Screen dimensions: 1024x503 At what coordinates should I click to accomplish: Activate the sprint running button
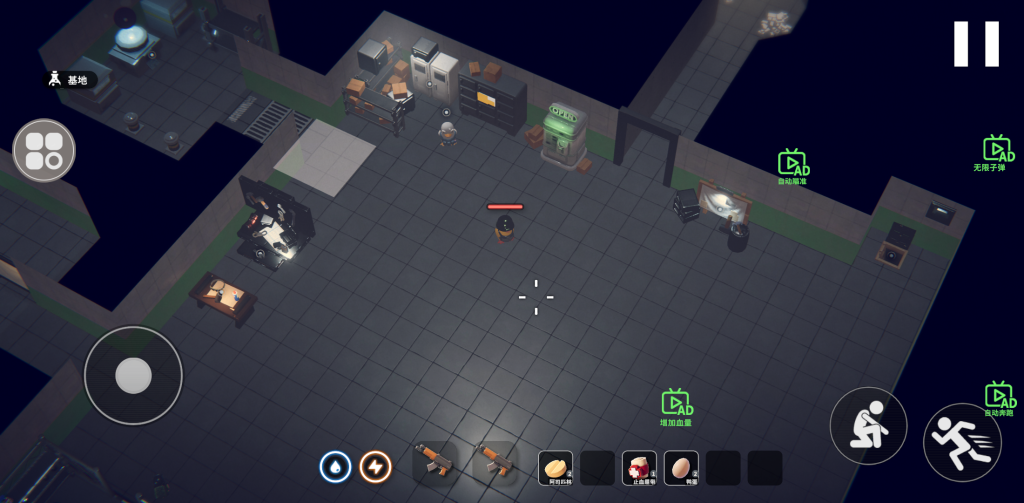962,442
